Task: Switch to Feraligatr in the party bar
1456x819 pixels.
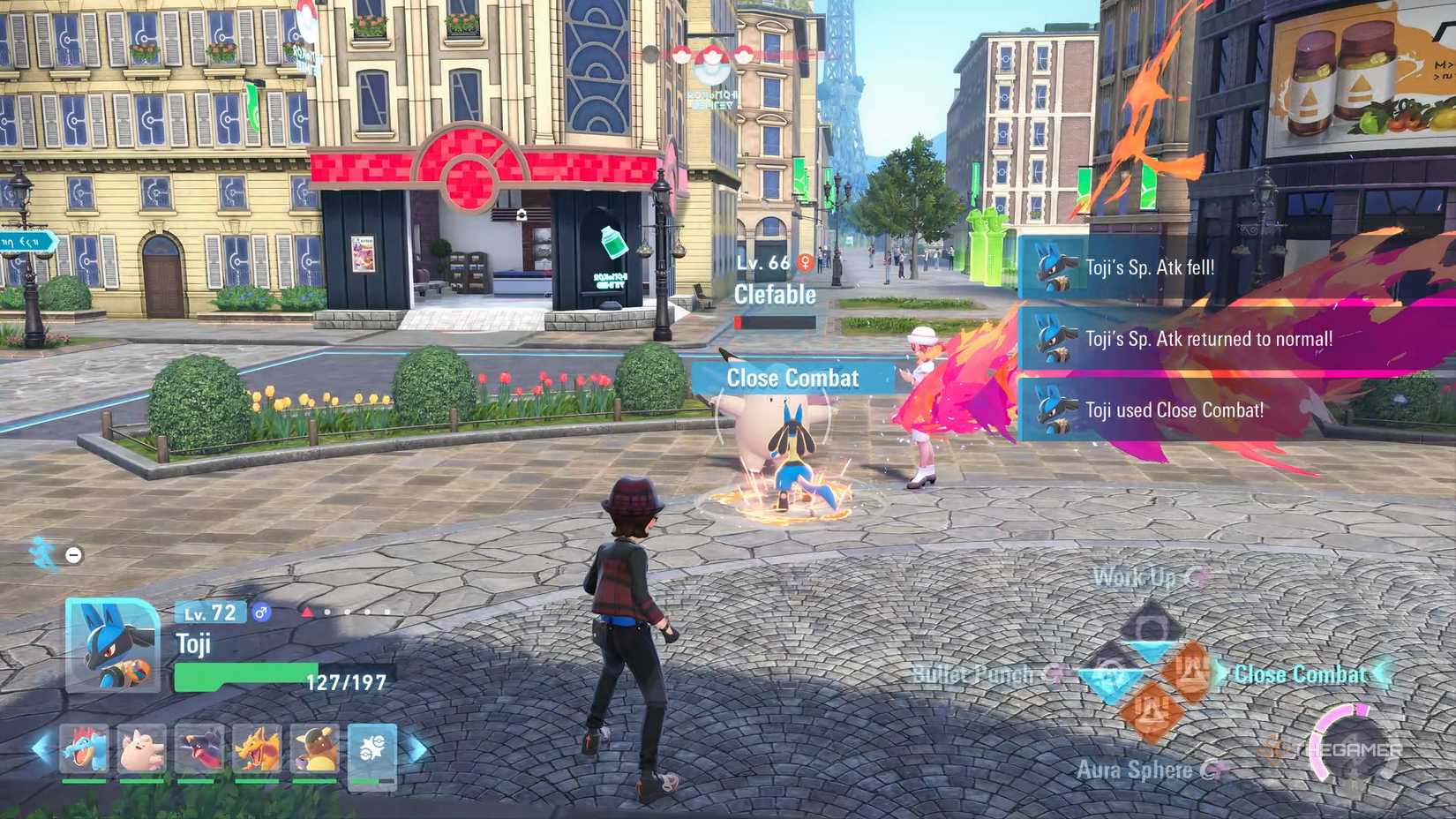Action: tap(84, 748)
